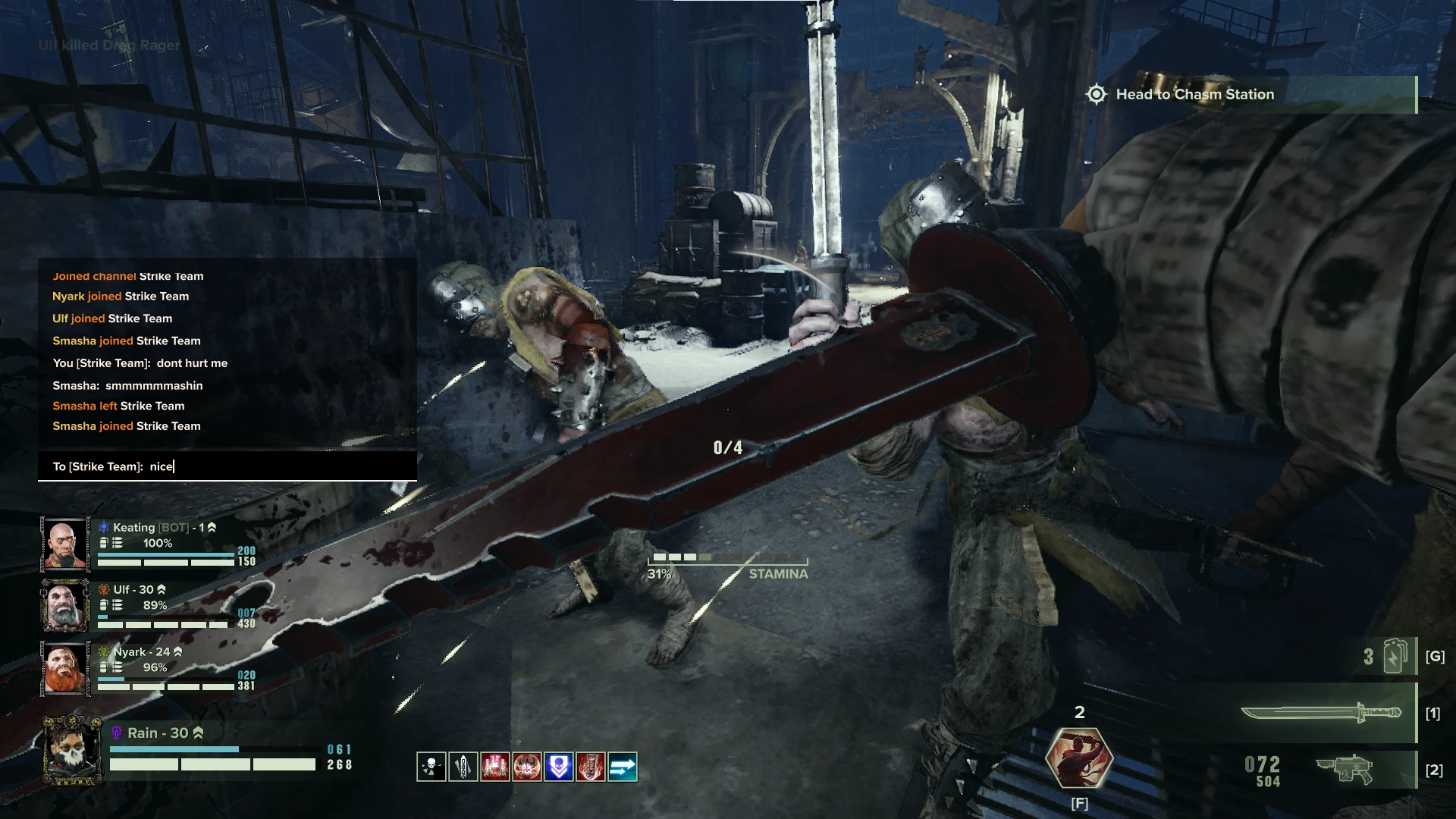Screen dimensions: 1456x819
Task: Click the flexing figure buff icon
Action: click(527, 767)
